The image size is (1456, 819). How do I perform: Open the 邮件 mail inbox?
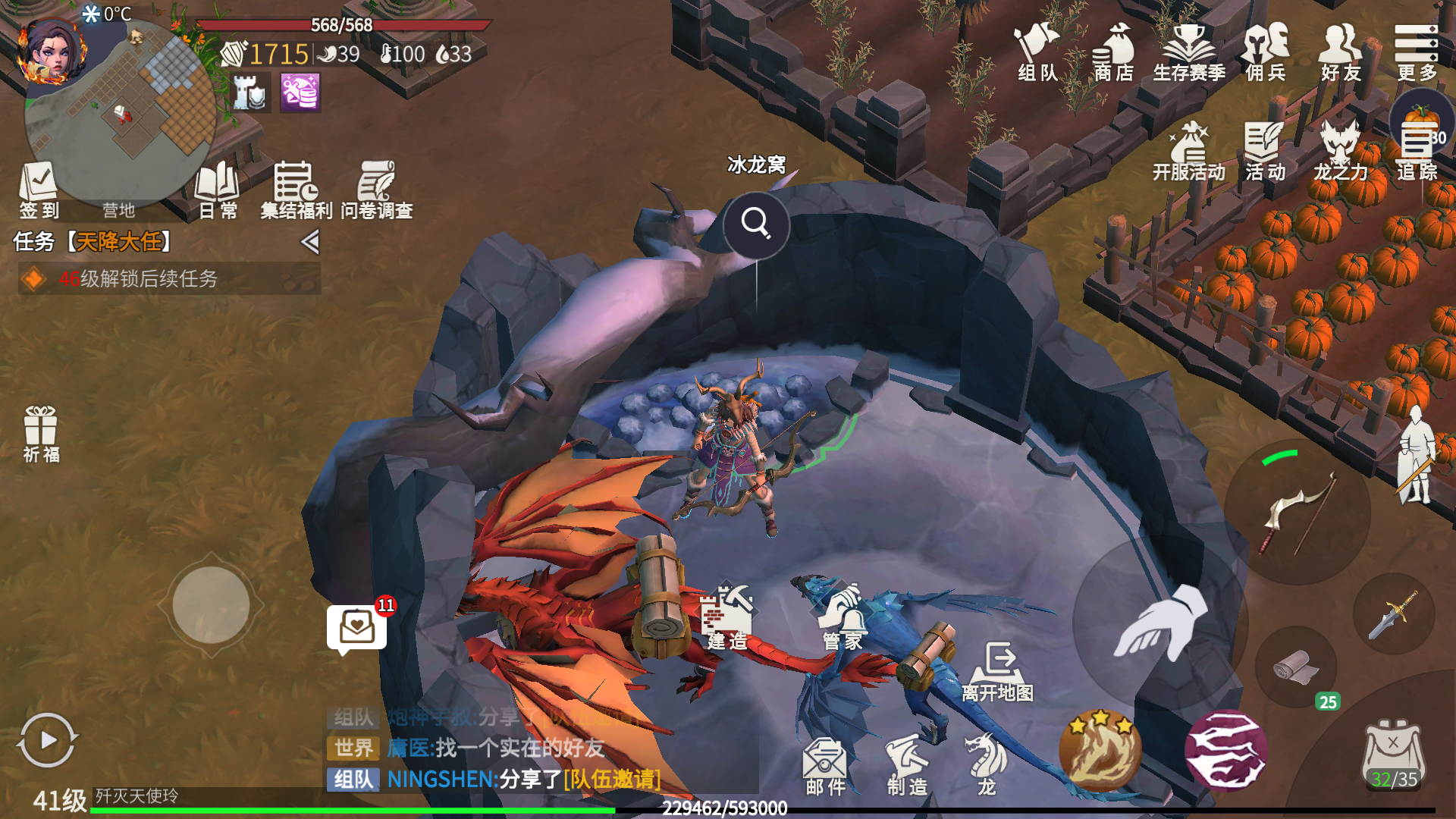(x=825, y=766)
